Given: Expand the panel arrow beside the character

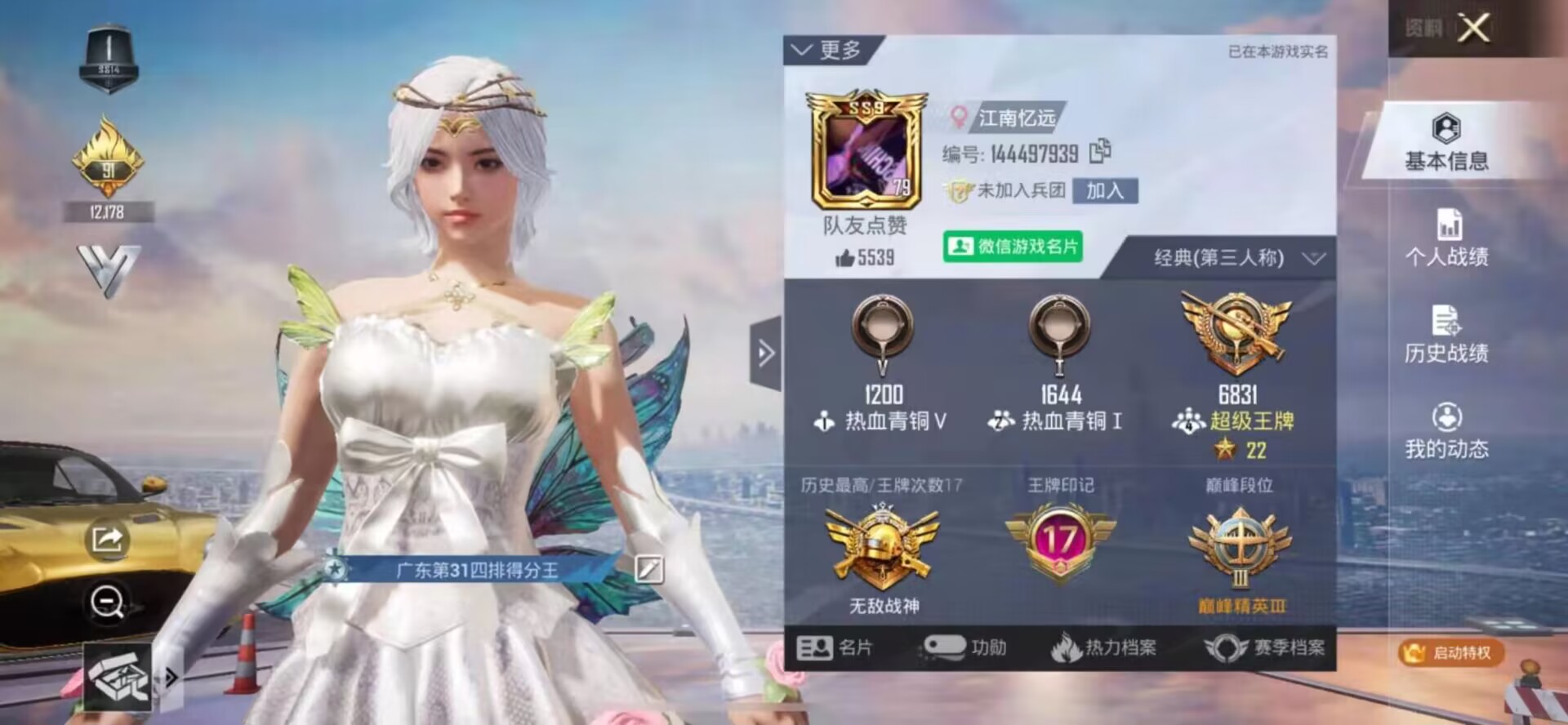Looking at the screenshot, I should (x=765, y=353).
